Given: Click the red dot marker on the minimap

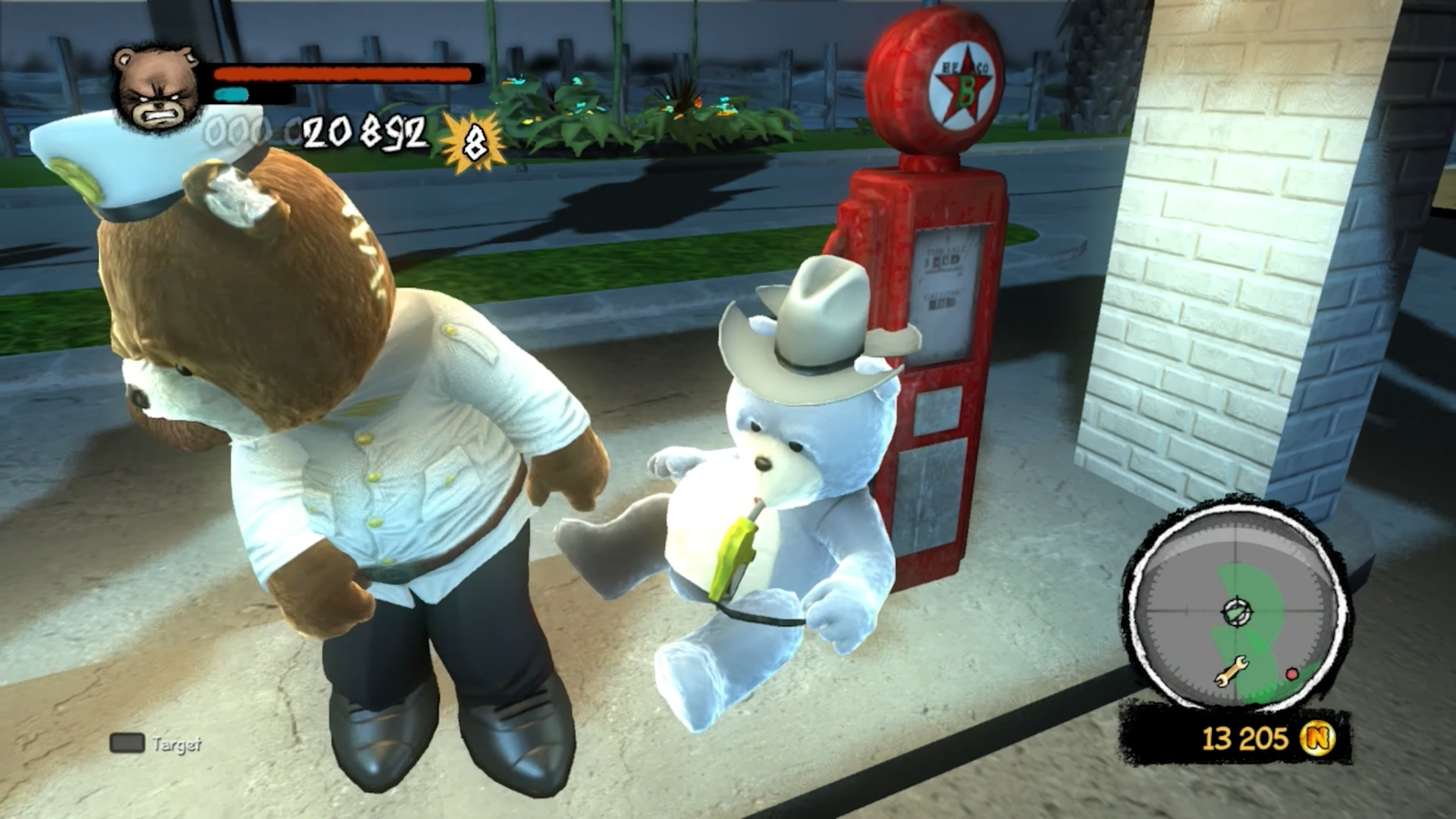Looking at the screenshot, I should coord(1291,673).
